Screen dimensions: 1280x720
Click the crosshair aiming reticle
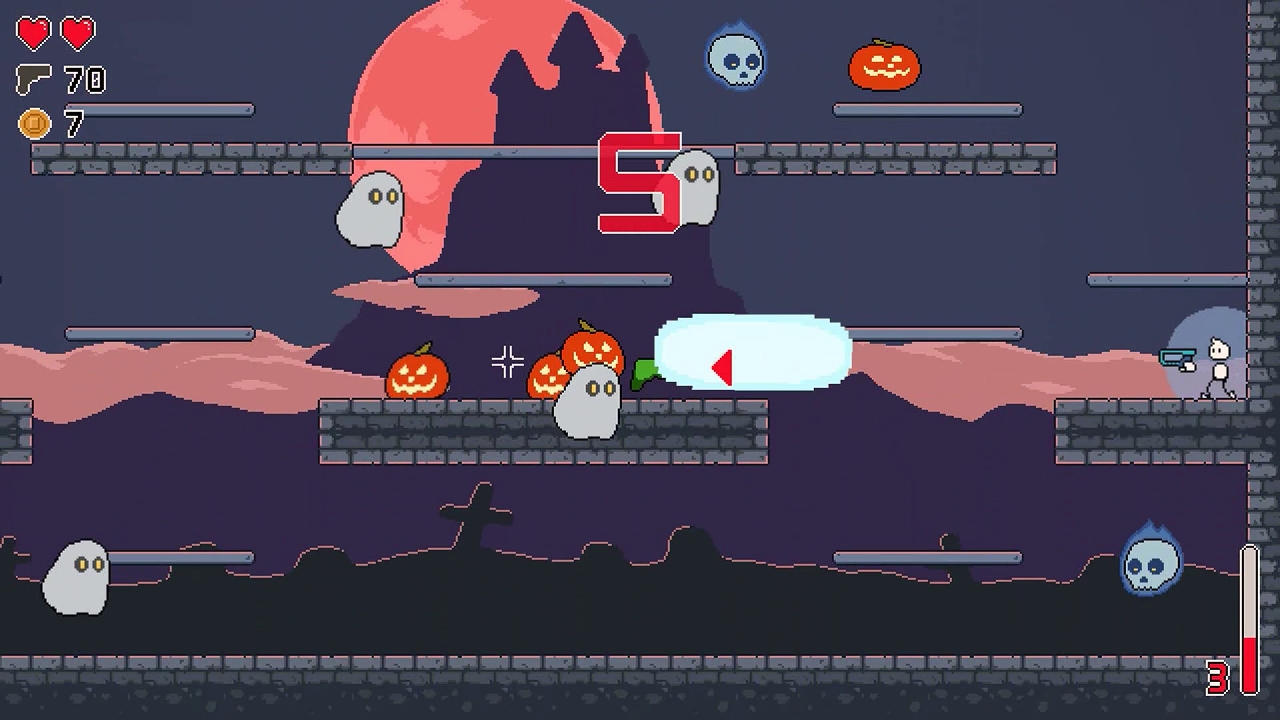point(509,360)
